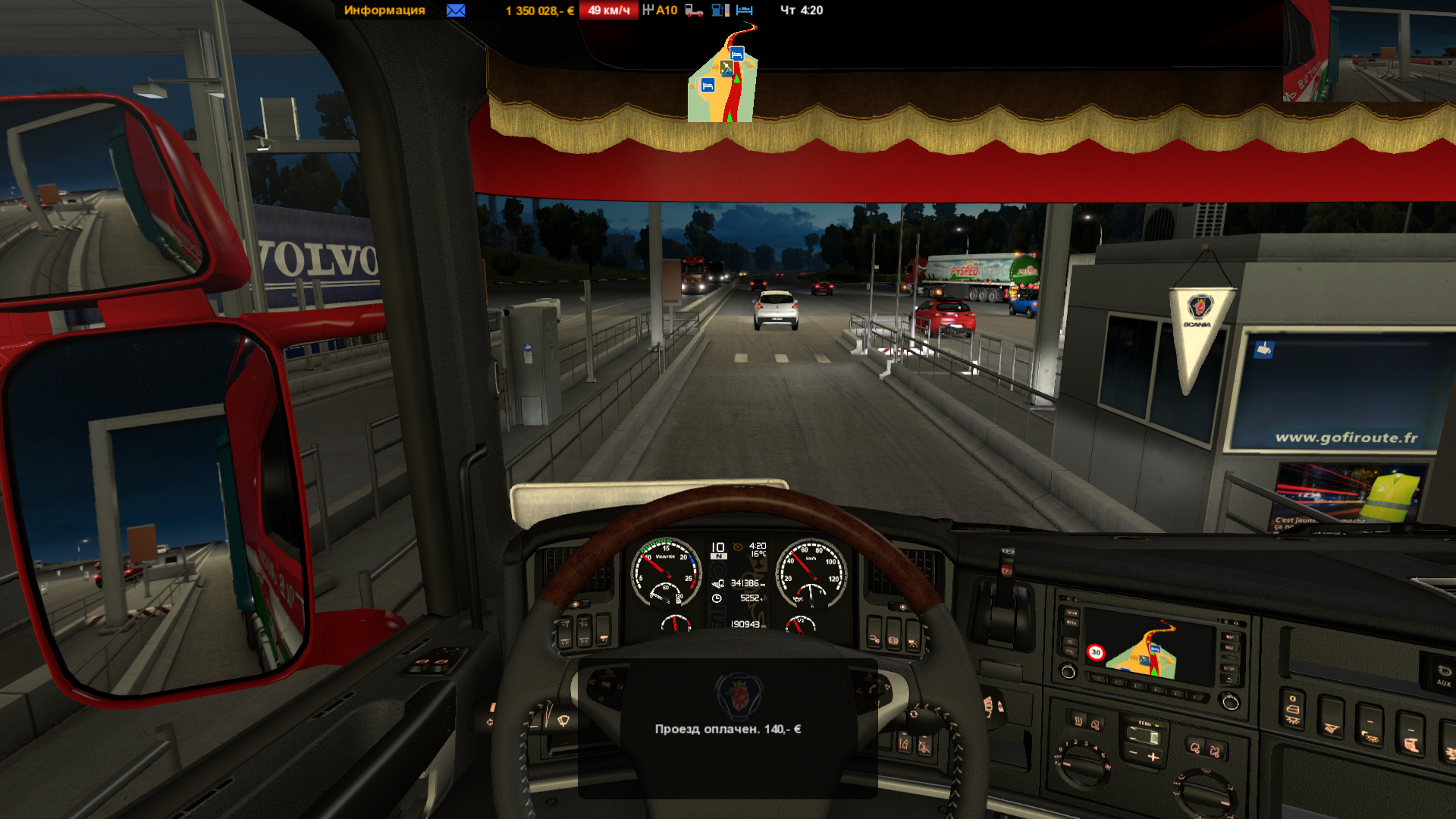Select the blue bed rest indicator in top bar
The height and width of the screenshot is (819, 1456).
(745, 11)
